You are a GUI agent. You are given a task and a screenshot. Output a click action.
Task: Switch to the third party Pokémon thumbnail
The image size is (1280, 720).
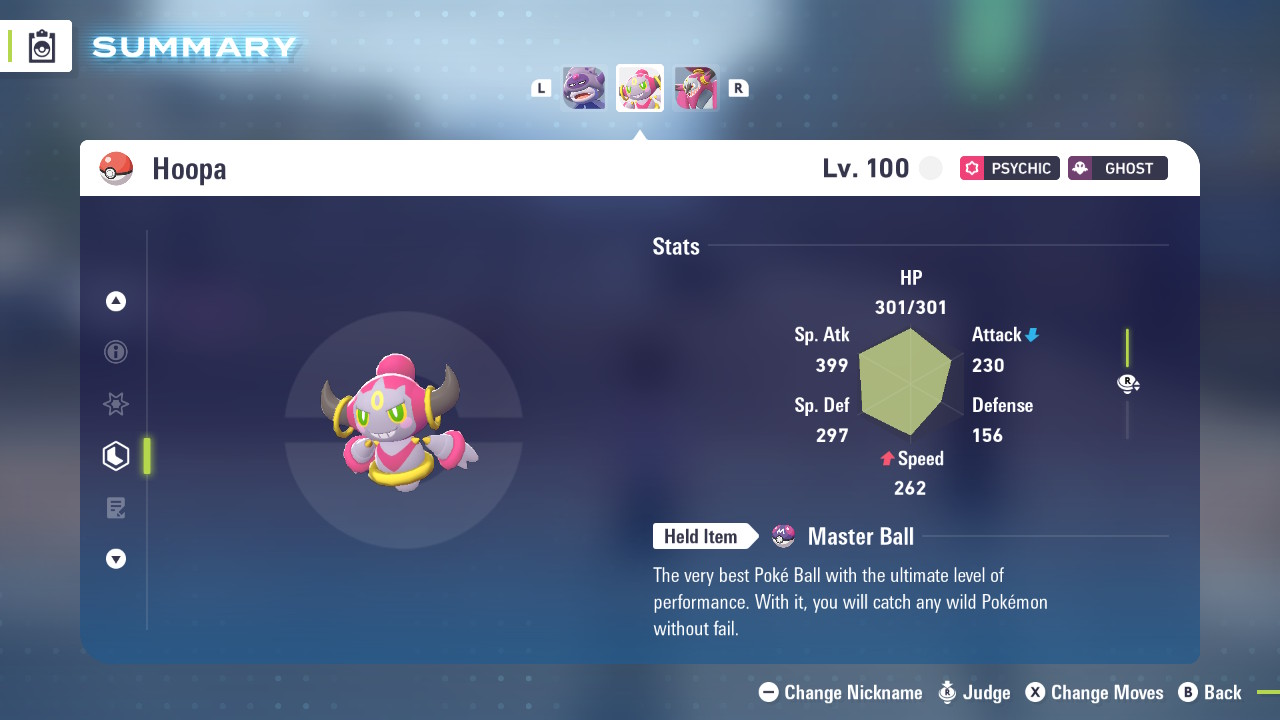click(x=696, y=88)
